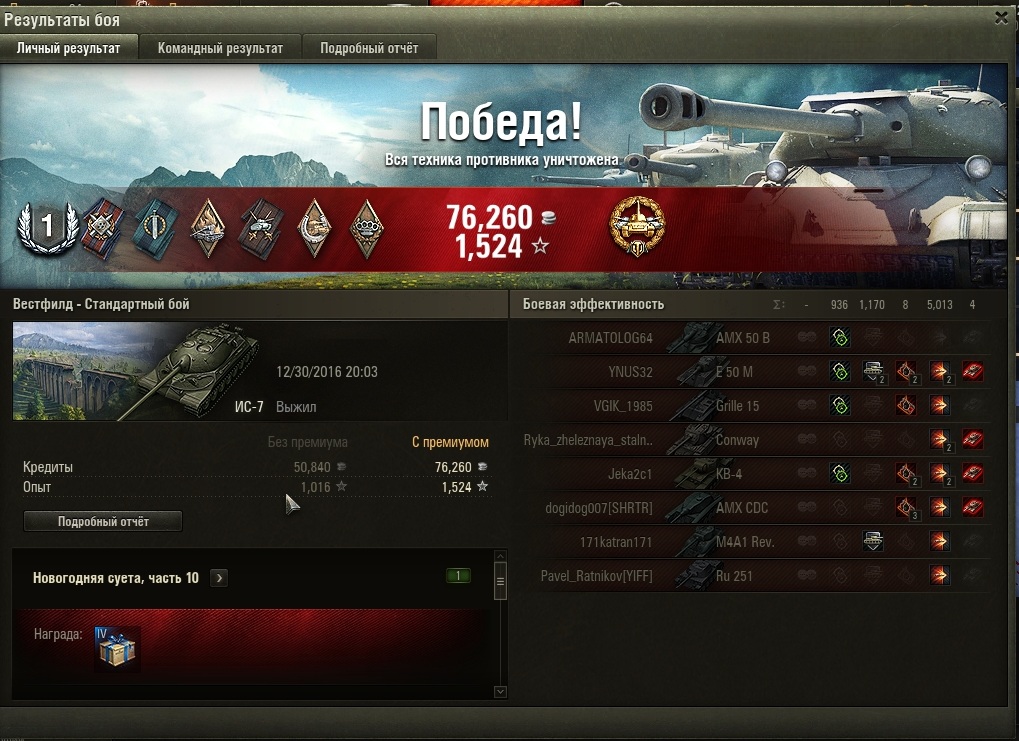Expand the Новогодняя суета часть 10 arrow
Viewport: 1019px width, 741px height.
coord(219,578)
